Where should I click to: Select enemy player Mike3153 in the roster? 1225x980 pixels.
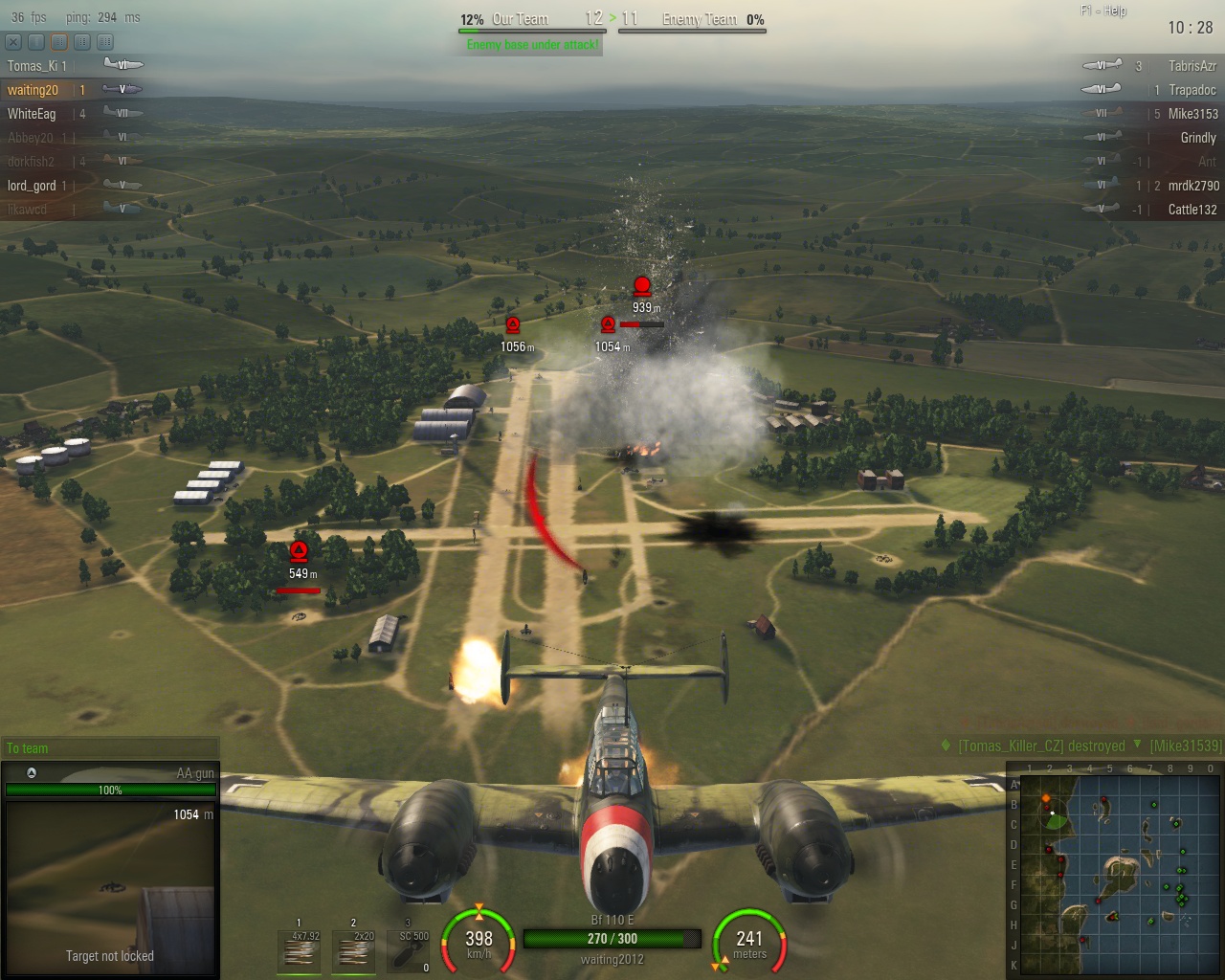coord(1192,114)
